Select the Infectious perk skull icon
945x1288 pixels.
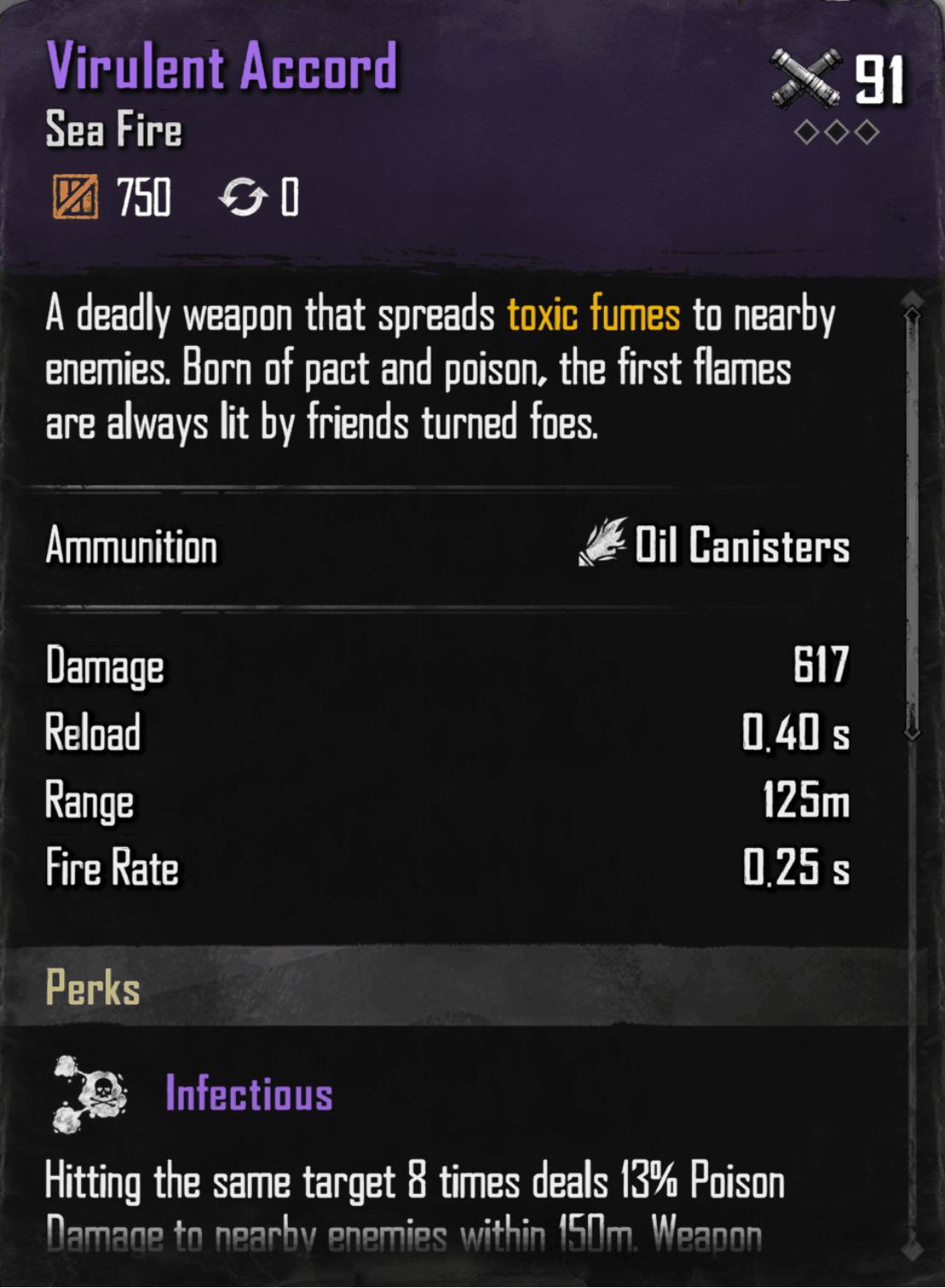90,1095
